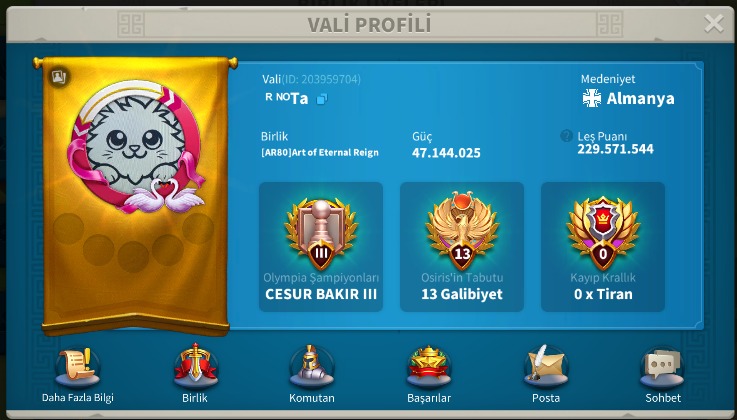View the Komutan commander screen
The image size is (737, 420).
pos(311,370)
